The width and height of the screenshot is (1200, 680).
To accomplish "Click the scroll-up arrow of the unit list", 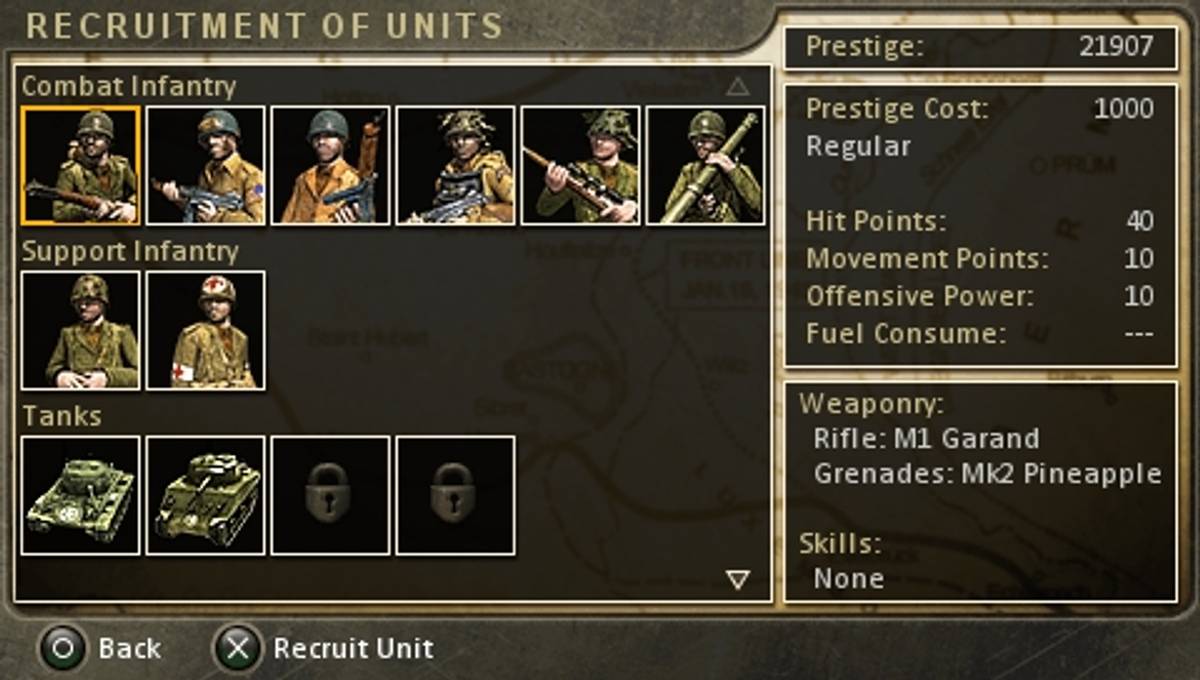I will (738, 87).
